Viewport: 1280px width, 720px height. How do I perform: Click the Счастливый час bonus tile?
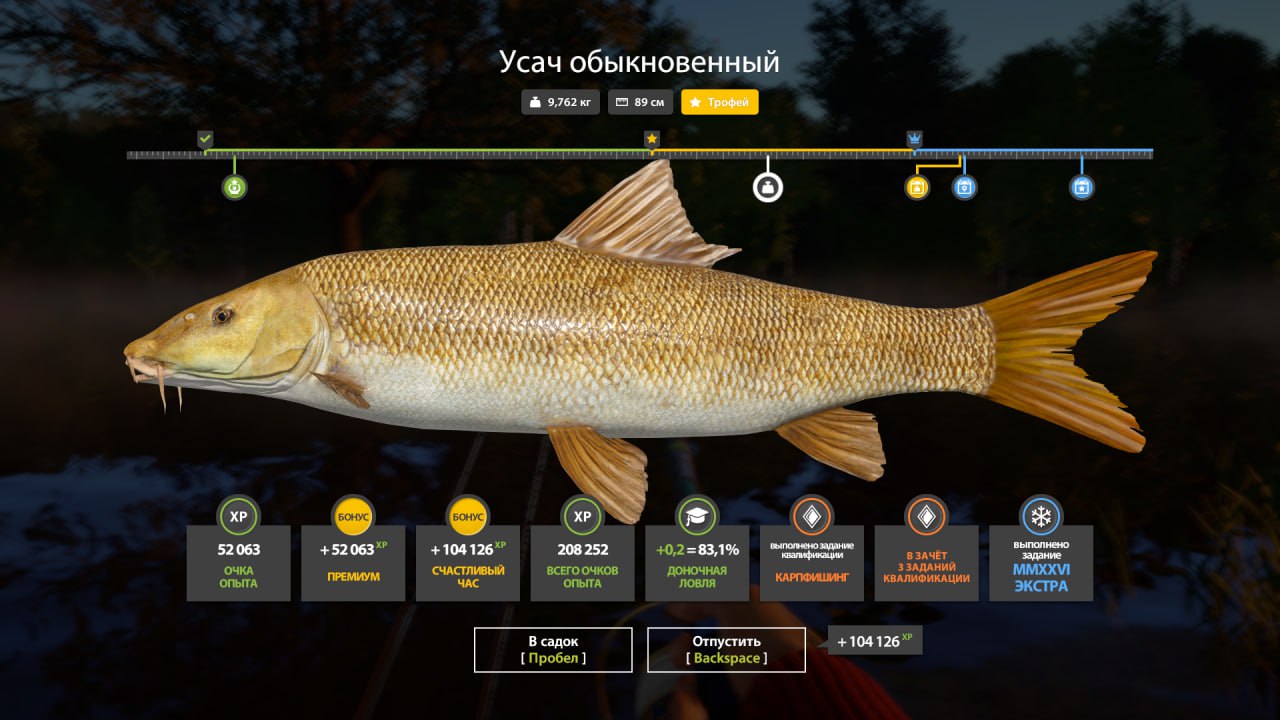(x=468, y=562)
